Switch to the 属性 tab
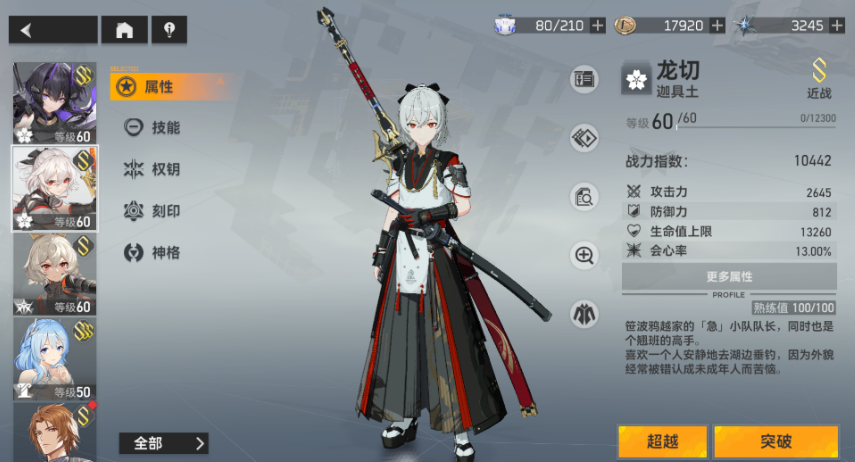The width and height of the screenshot is (855, 462). 160,87
